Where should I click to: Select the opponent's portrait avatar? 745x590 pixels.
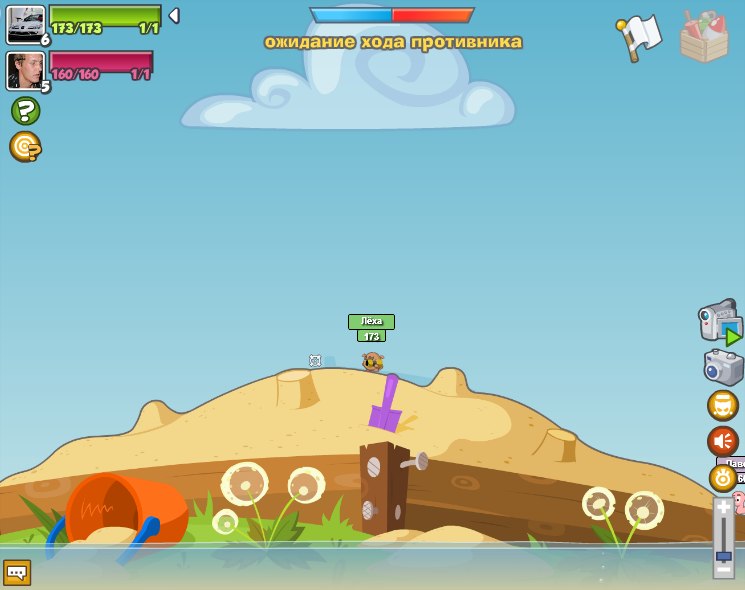[x=25, y=70]
